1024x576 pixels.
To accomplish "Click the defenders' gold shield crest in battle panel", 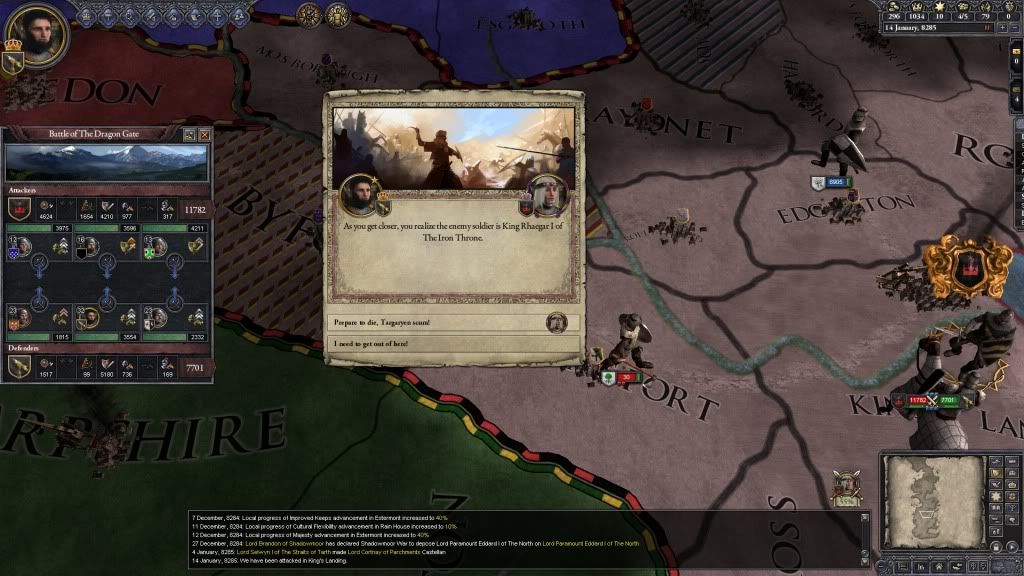I will (18, 367).
